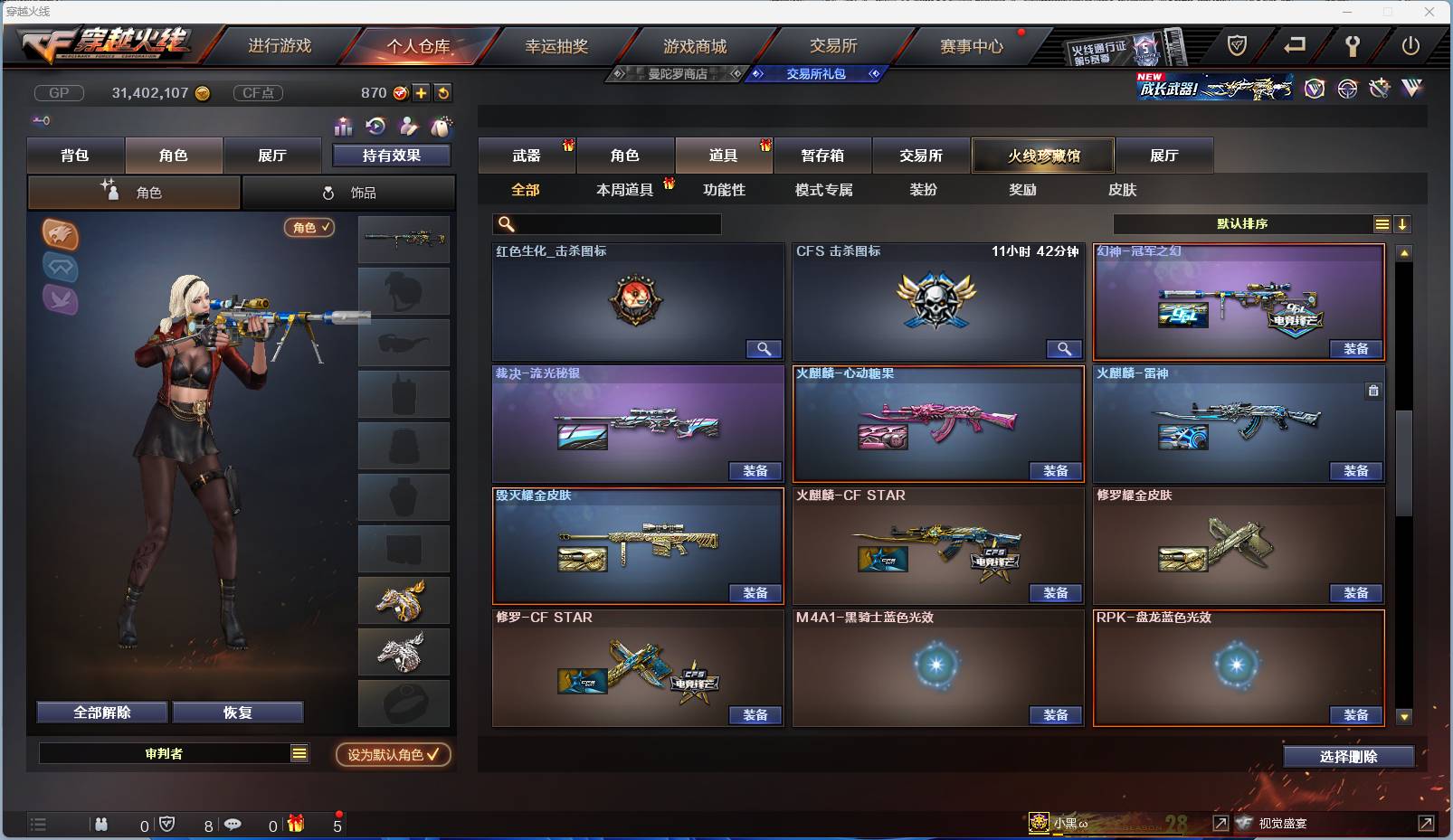Open the statistics bar-chart icon above character panel
The width and height of the screenshot is (1453, 840).
click(343, 127)
